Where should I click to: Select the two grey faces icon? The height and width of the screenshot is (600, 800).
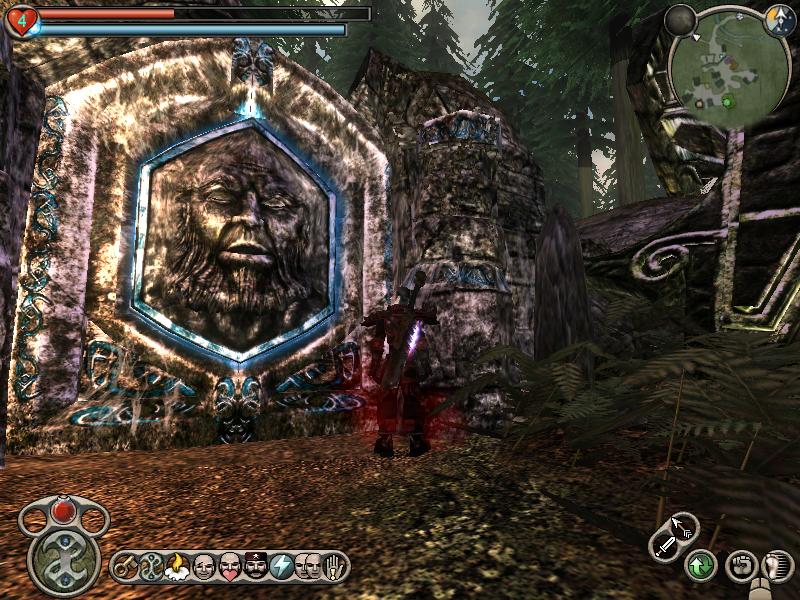coord(307,567)
